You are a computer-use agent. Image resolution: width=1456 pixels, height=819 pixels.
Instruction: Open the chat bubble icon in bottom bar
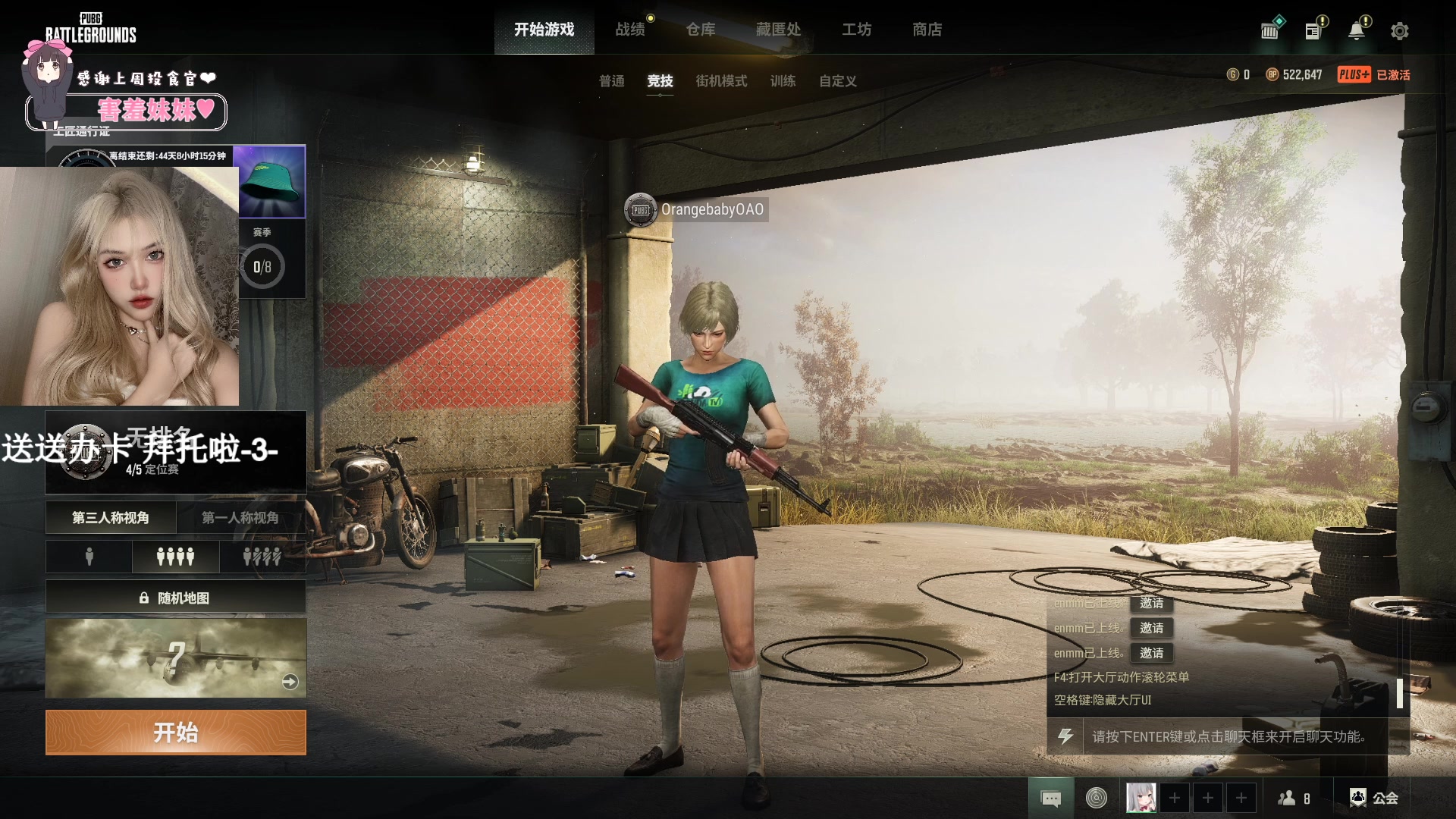coord(1051,798)
